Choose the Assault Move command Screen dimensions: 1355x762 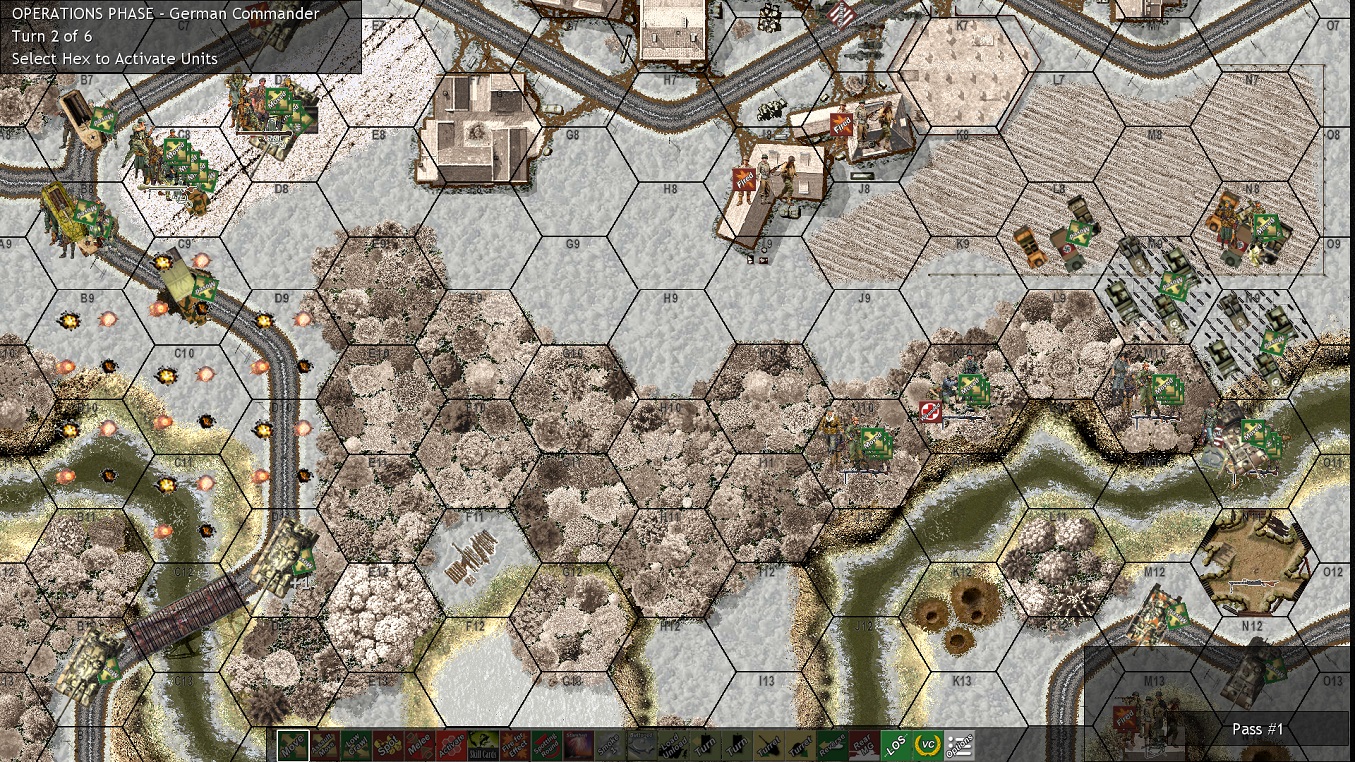tap(325, 744)
